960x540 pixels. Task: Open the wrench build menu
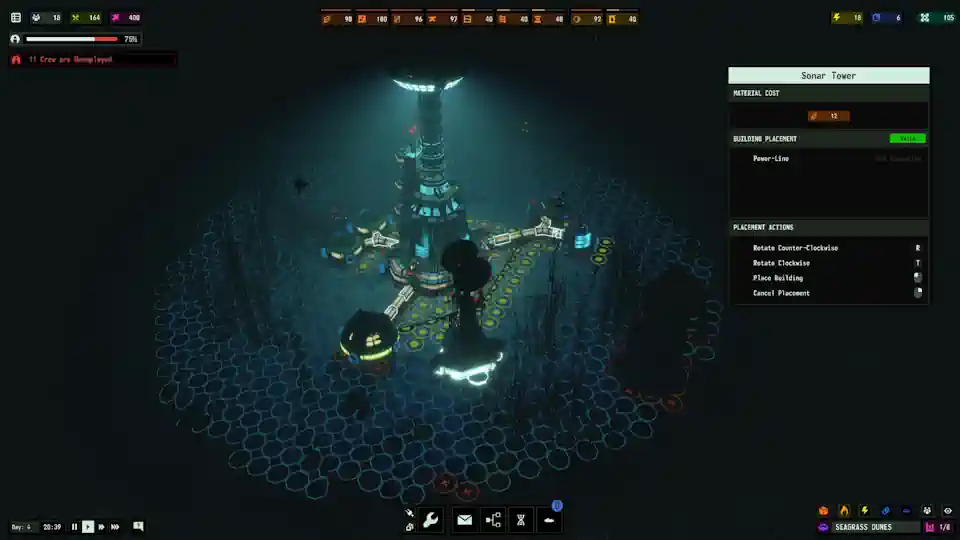(431, 519)
